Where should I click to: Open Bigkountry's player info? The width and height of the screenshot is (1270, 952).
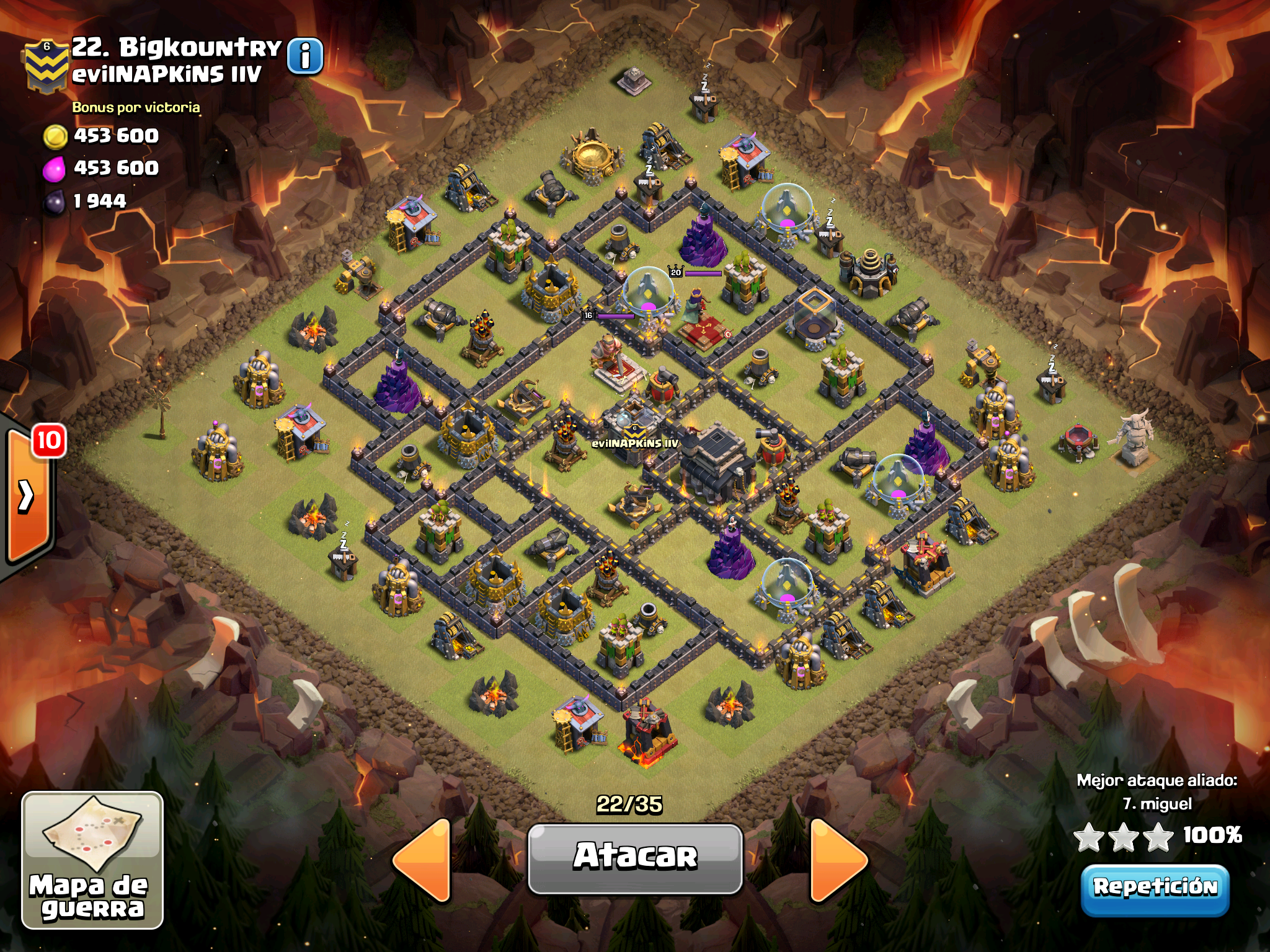[305, 57]
